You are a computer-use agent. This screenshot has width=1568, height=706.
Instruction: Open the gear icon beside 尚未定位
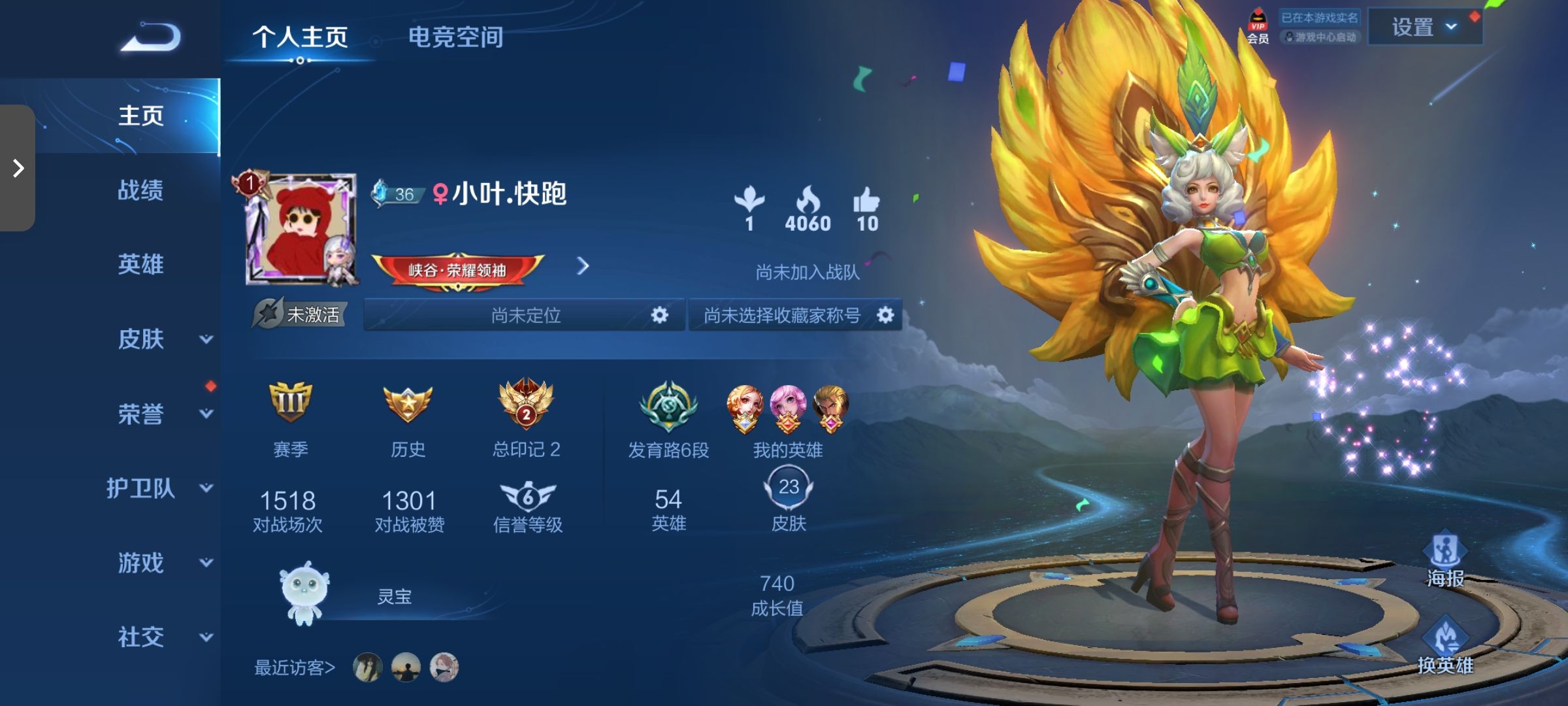659,315
